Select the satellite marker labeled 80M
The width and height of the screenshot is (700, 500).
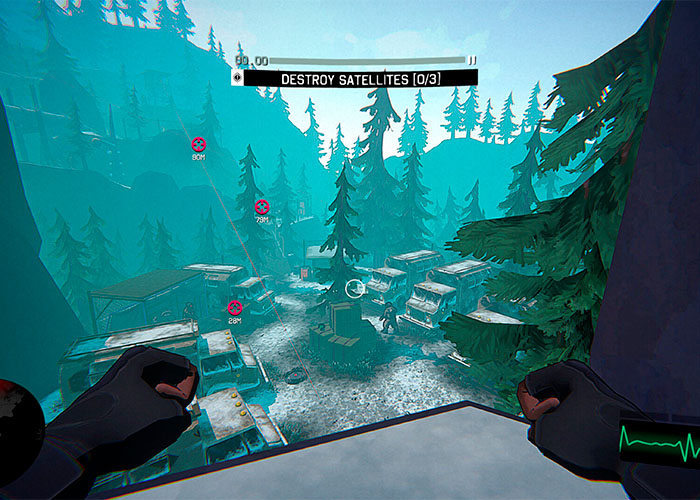(198, 144)
